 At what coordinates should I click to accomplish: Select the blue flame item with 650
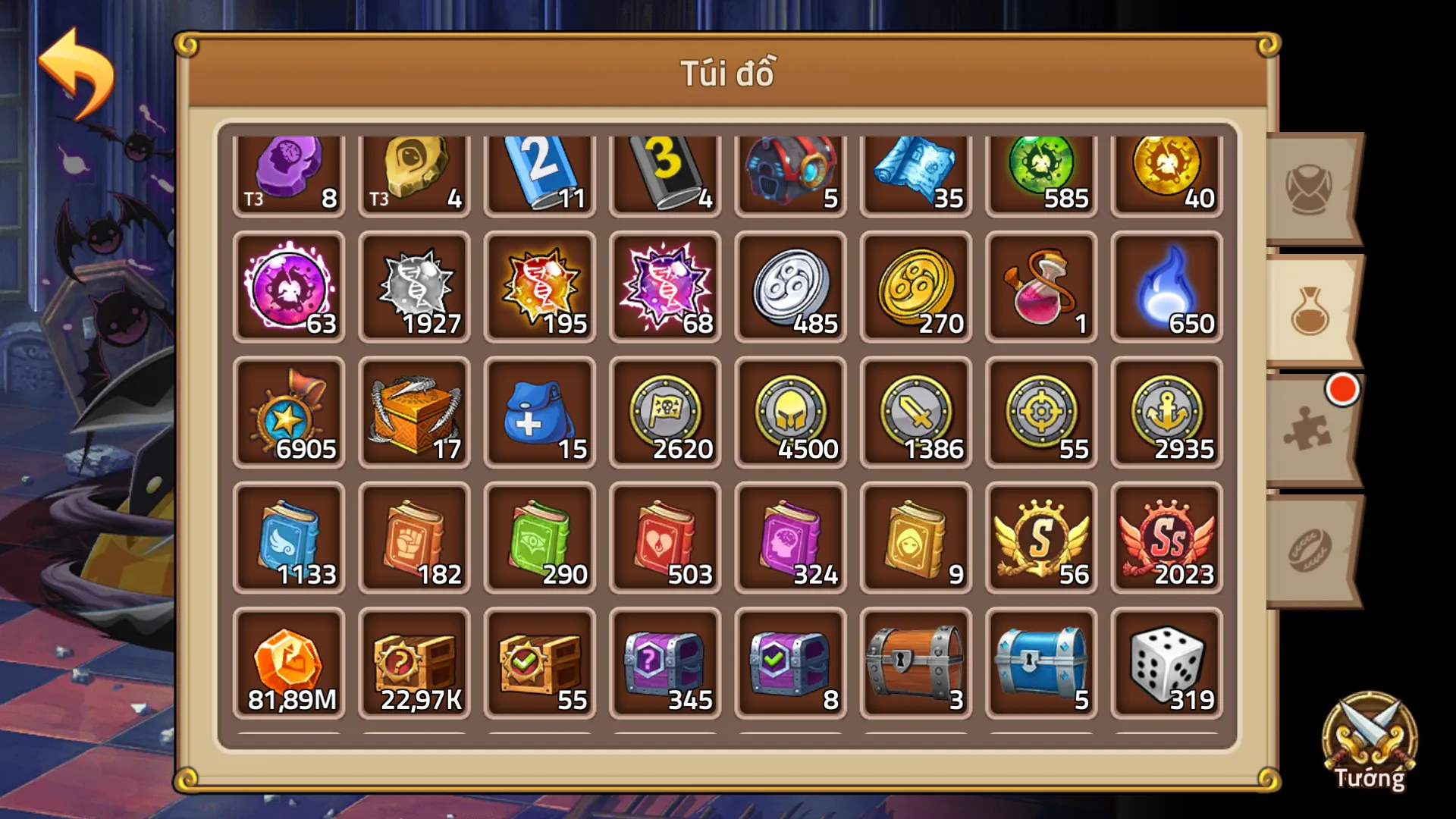point(1166,288)
